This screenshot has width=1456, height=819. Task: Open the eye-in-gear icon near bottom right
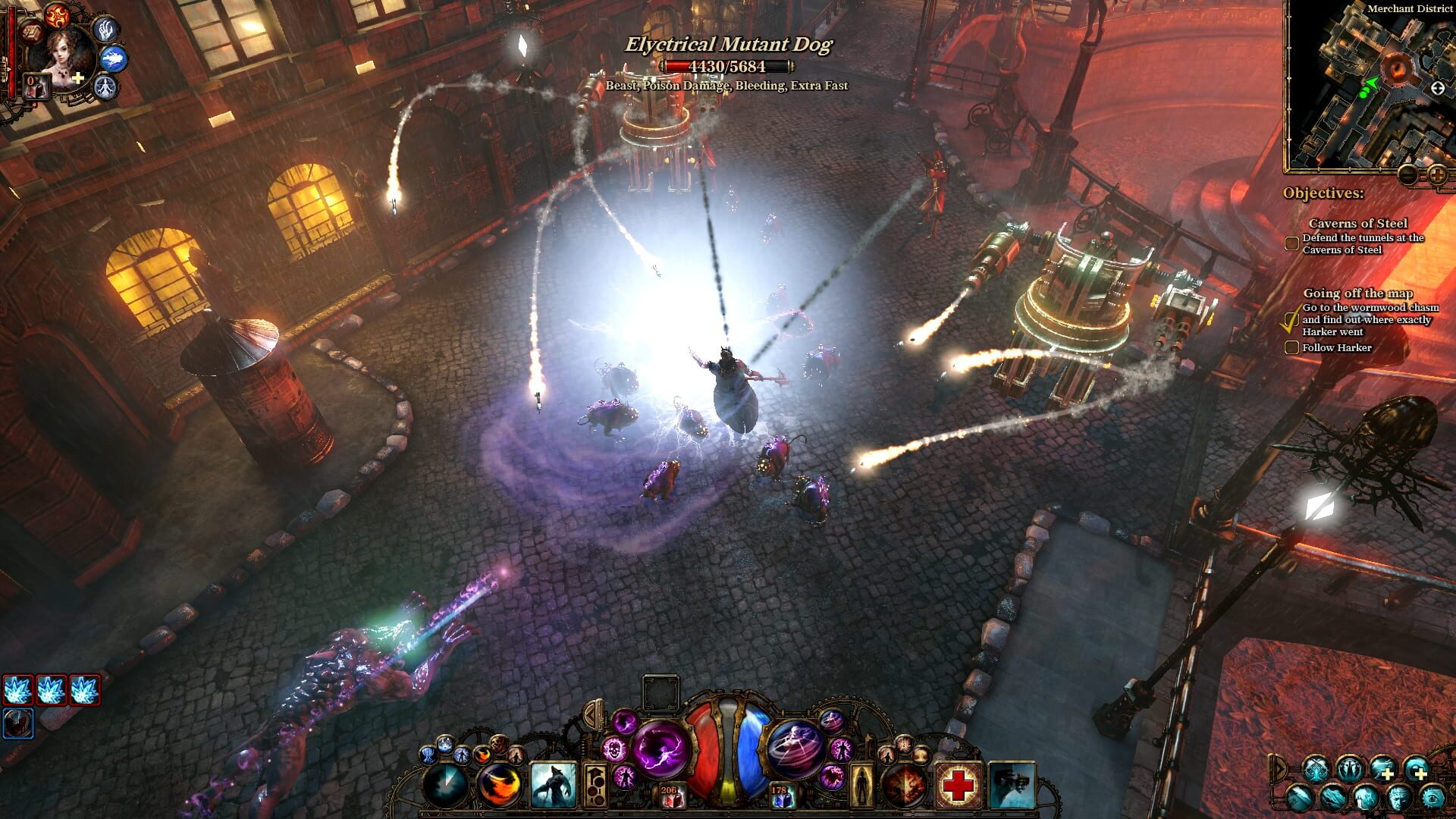click(x=1432, y=799)
